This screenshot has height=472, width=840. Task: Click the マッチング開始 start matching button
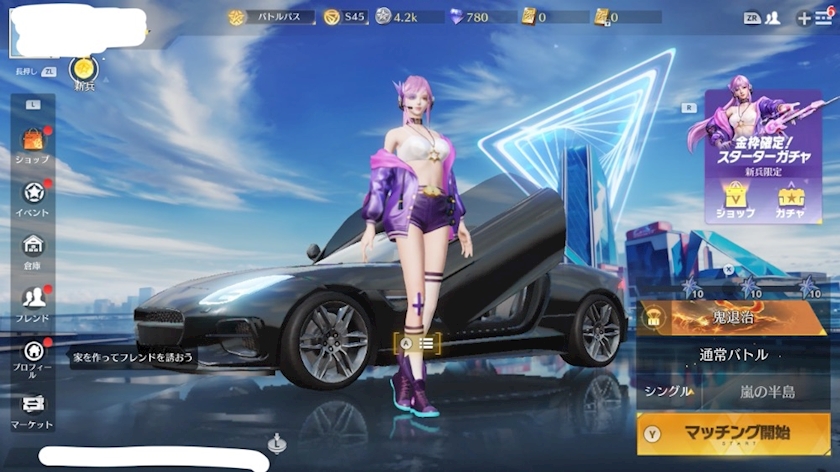pos(733,434)
